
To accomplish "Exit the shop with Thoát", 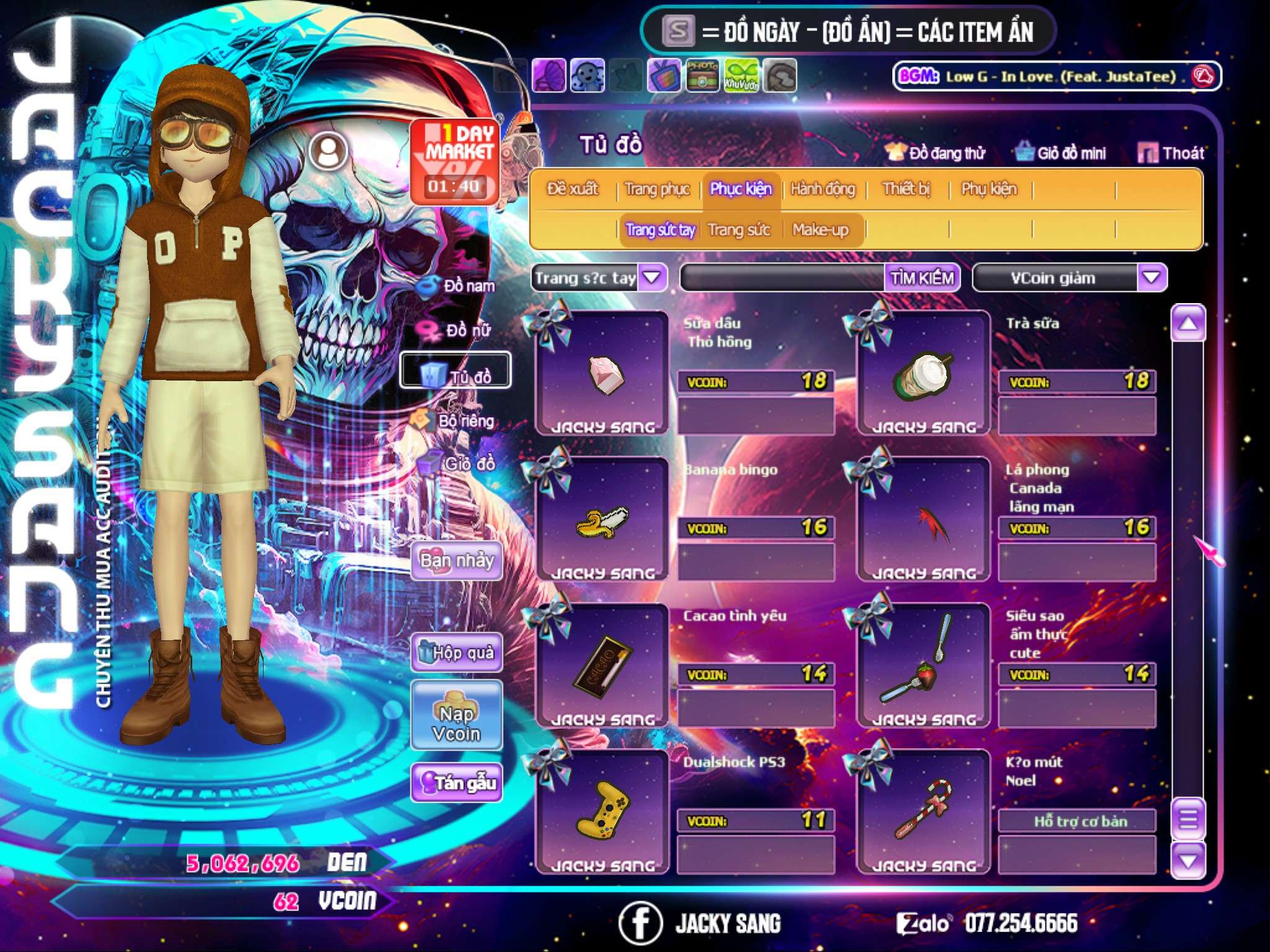I will coord(1171,152).
